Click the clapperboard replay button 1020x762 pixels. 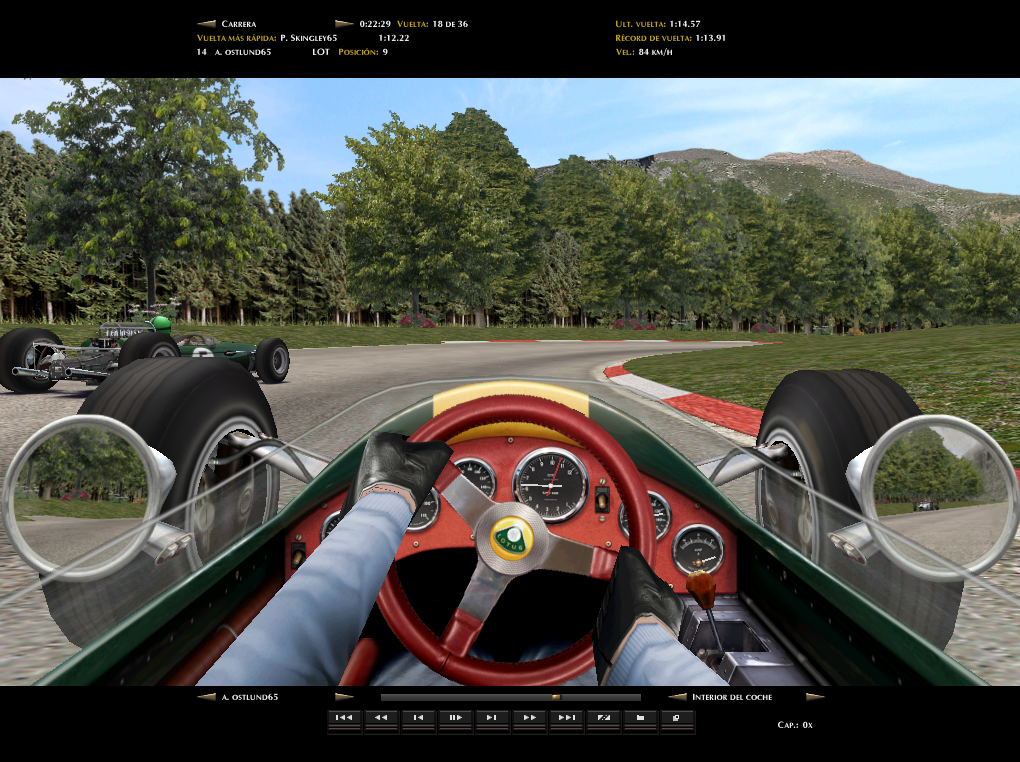click(x=603, y=717)
